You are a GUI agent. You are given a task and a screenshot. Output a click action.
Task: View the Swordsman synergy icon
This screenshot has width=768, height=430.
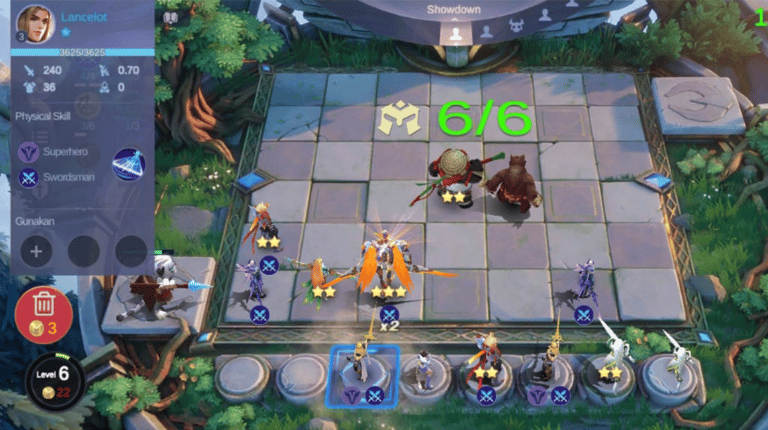[28, 178]
